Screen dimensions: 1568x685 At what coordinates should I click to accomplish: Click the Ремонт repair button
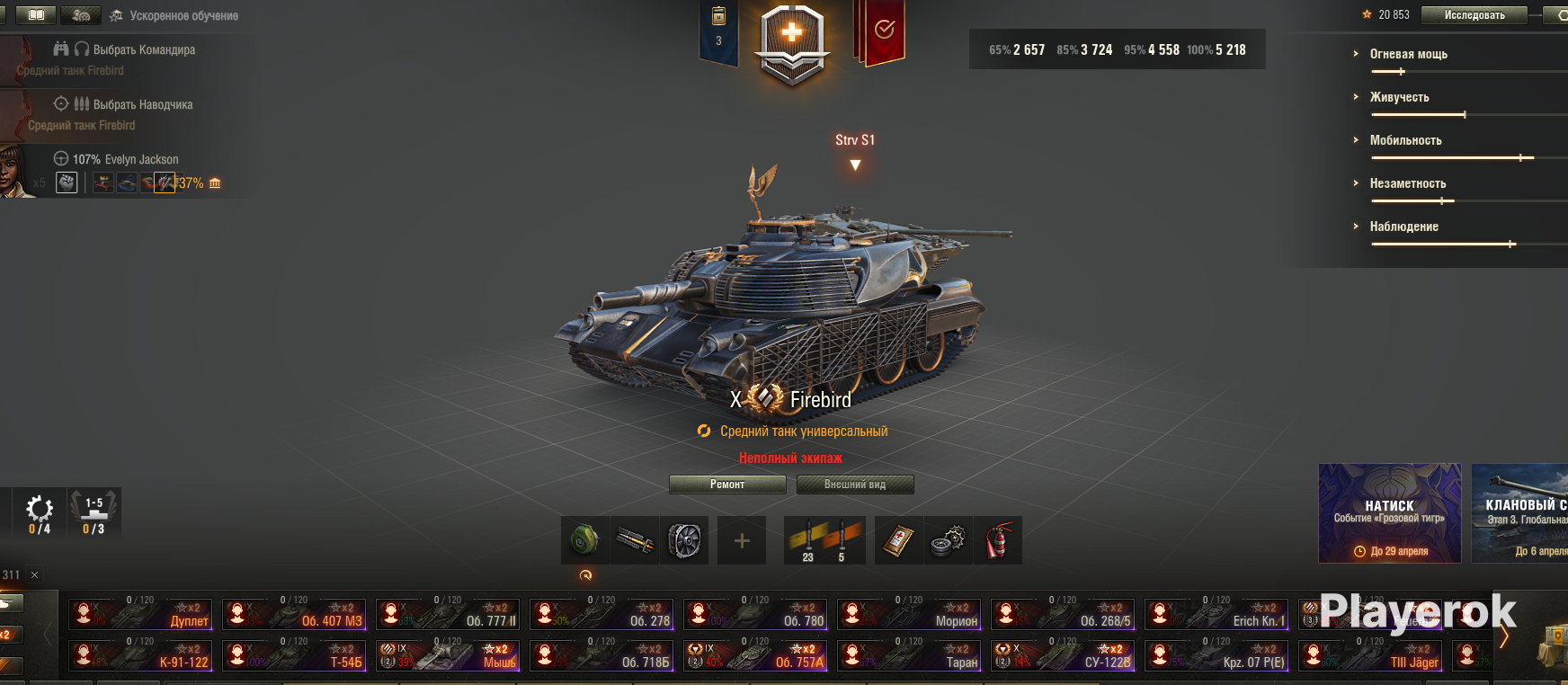(727, 485)
